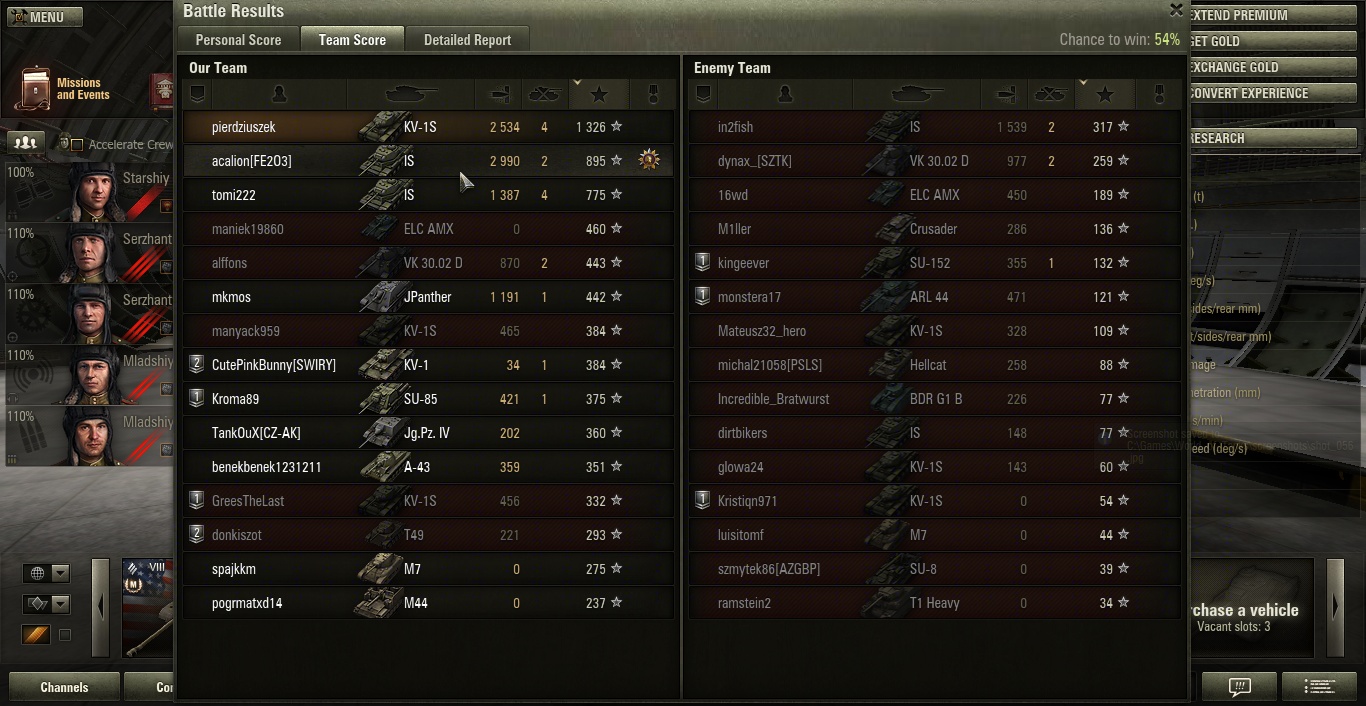Select ramstein2's T1 Heavy row

pos(934,603)
